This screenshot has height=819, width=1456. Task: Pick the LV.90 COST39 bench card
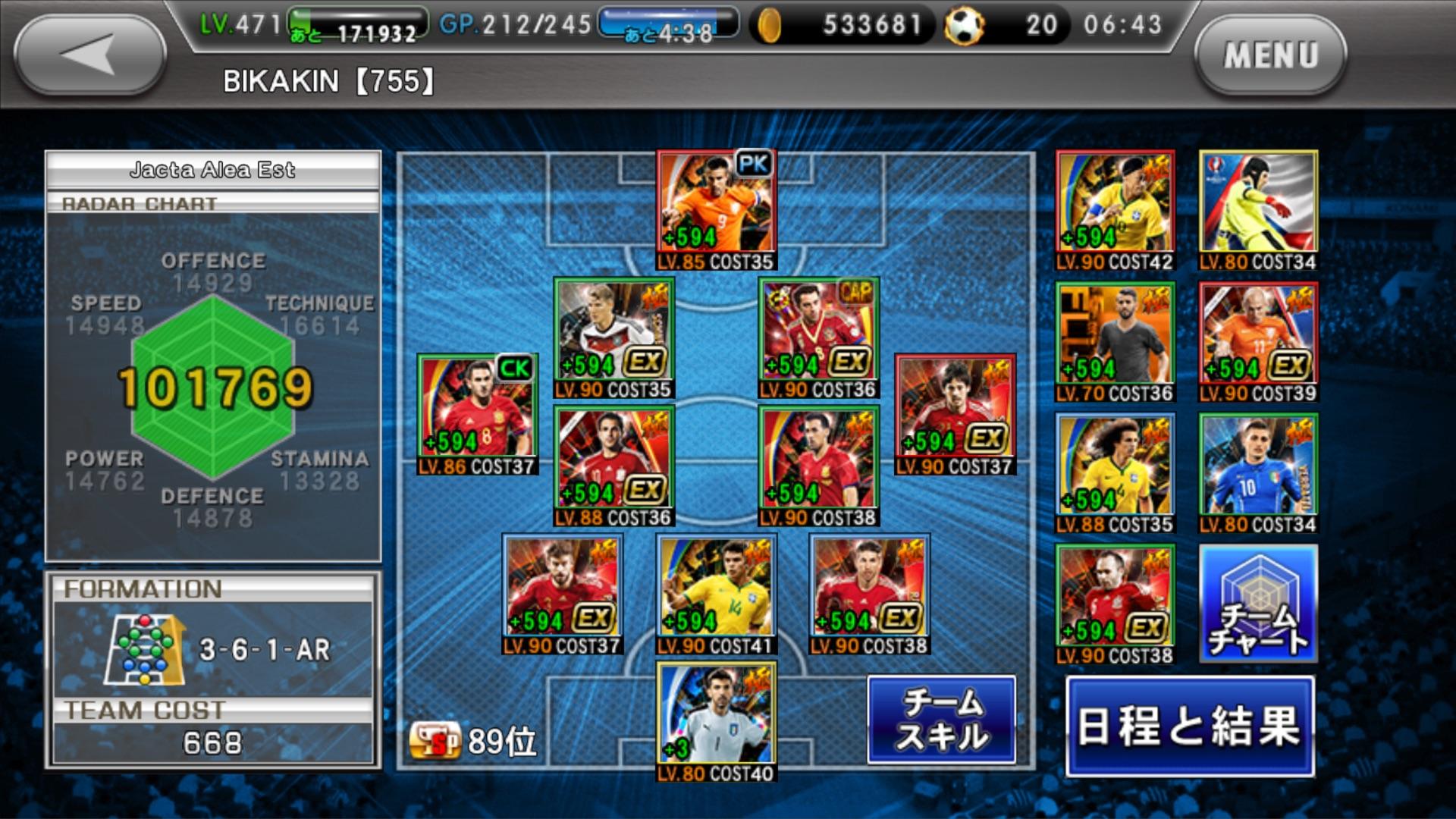1258,341
